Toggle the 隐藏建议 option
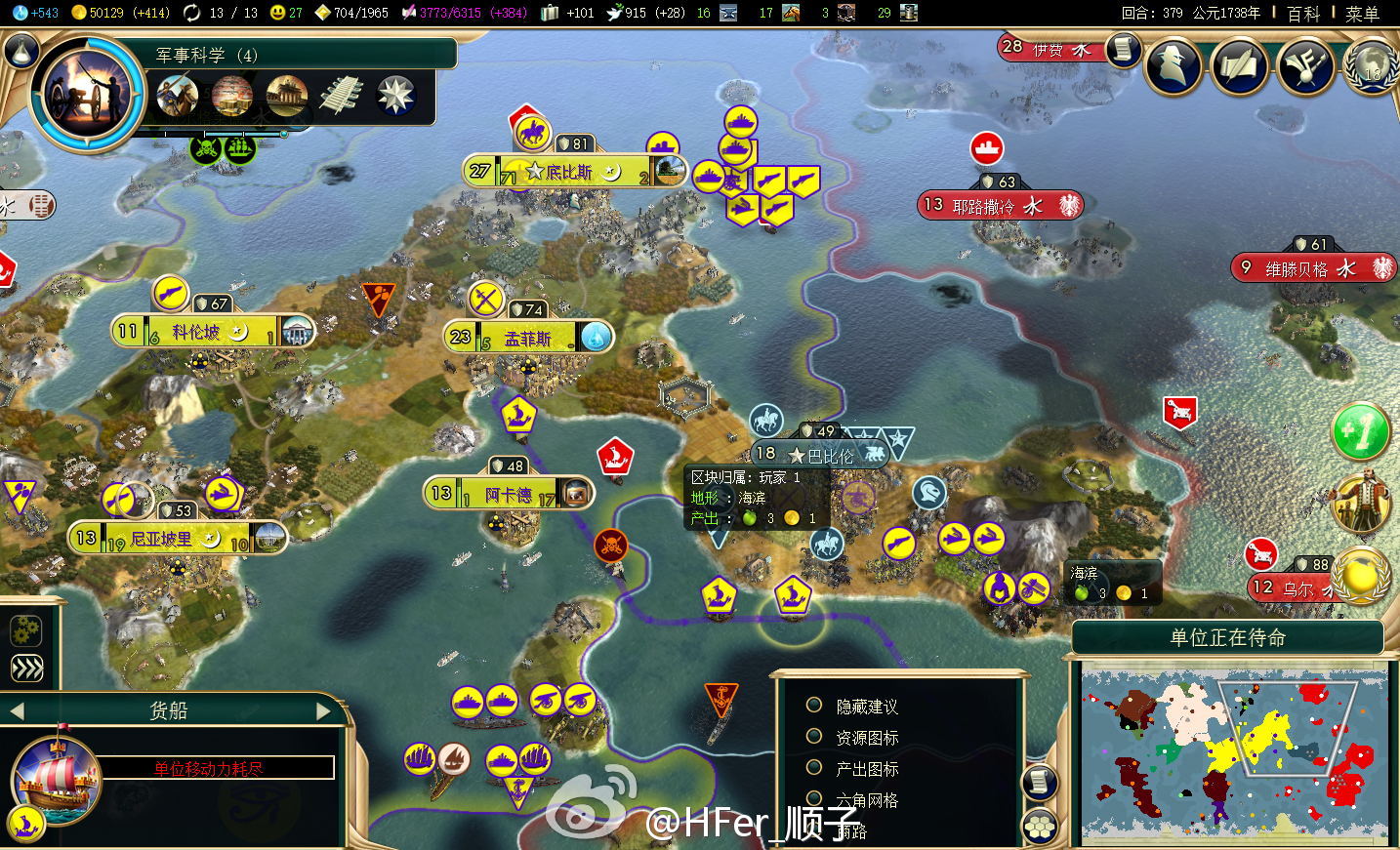 click(x=814, y=706)
